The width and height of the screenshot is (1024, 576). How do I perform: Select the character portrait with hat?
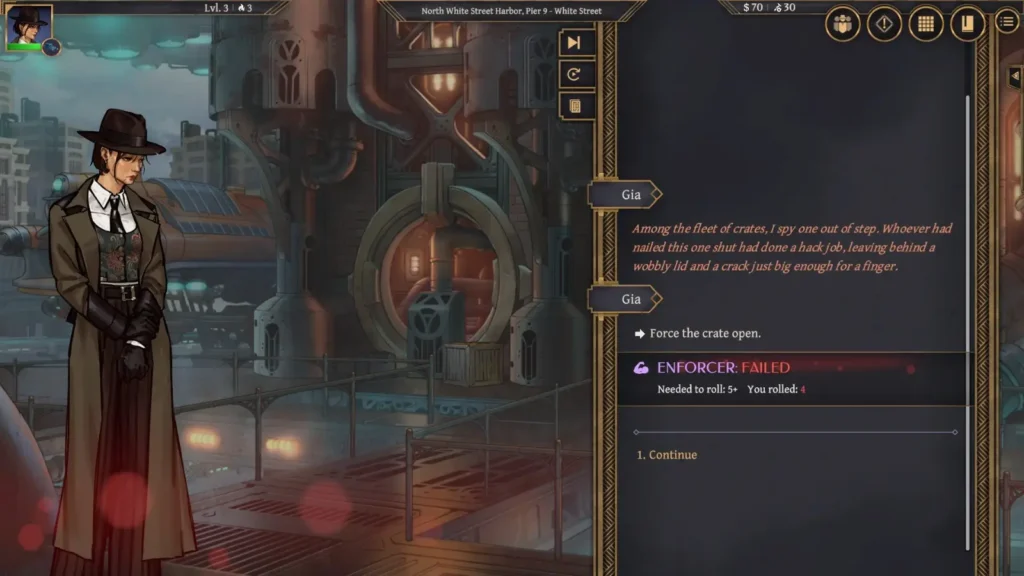[x=28, y=28]
